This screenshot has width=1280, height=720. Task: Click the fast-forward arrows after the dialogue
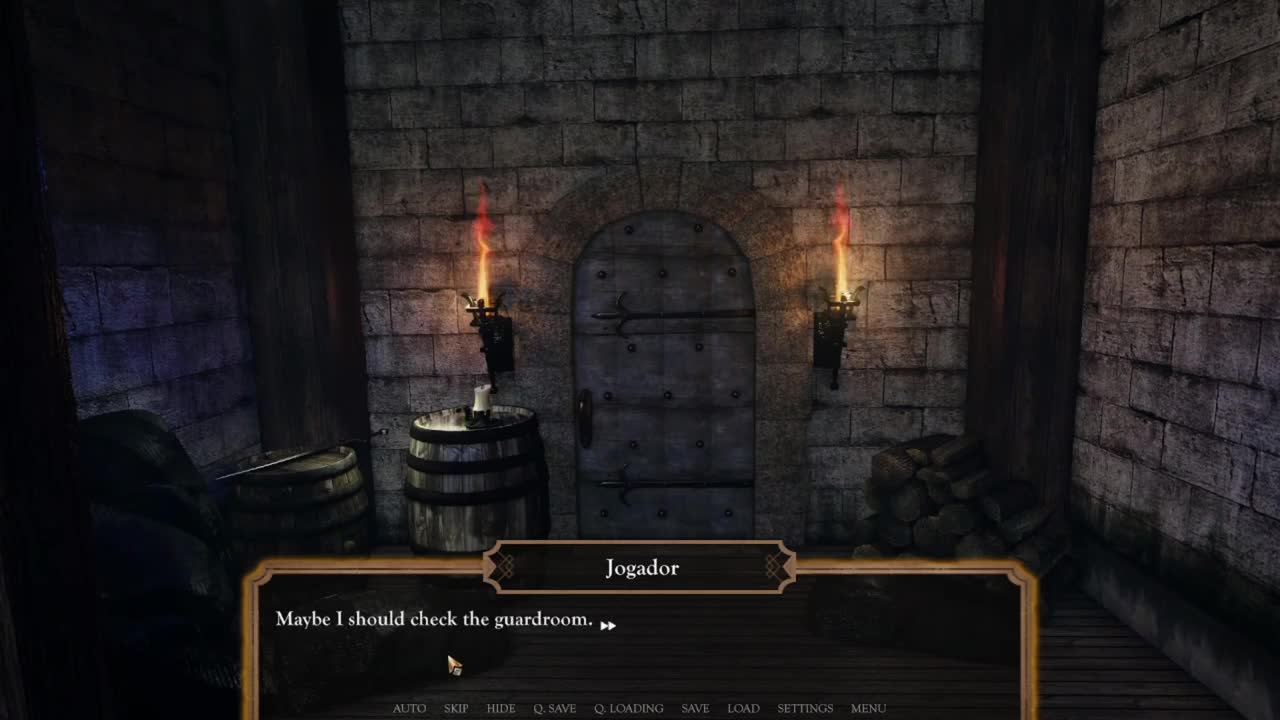(608, 625)
